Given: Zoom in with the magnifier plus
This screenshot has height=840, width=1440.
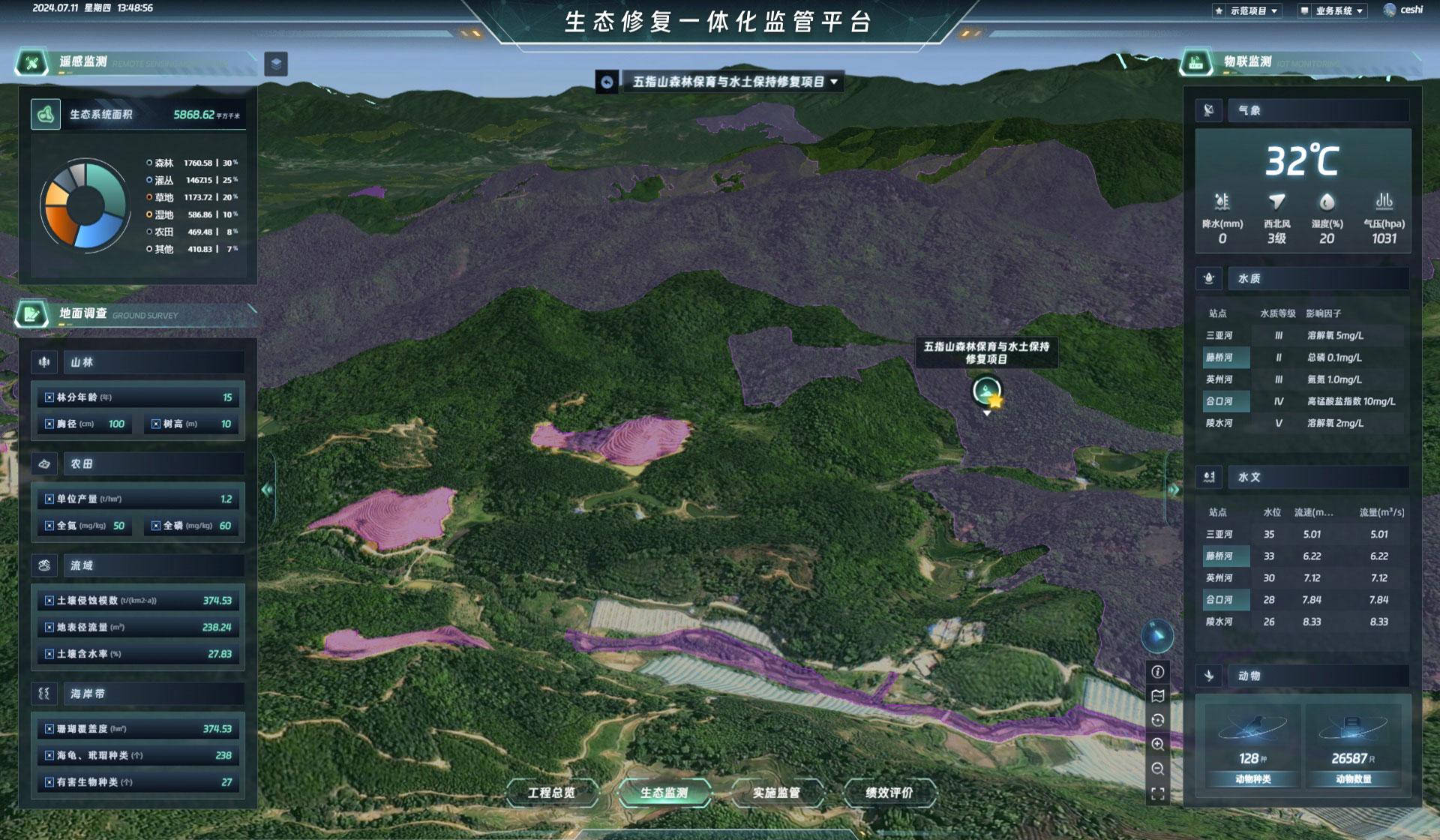Looking at the screenshot, I should pos(1158,745).
